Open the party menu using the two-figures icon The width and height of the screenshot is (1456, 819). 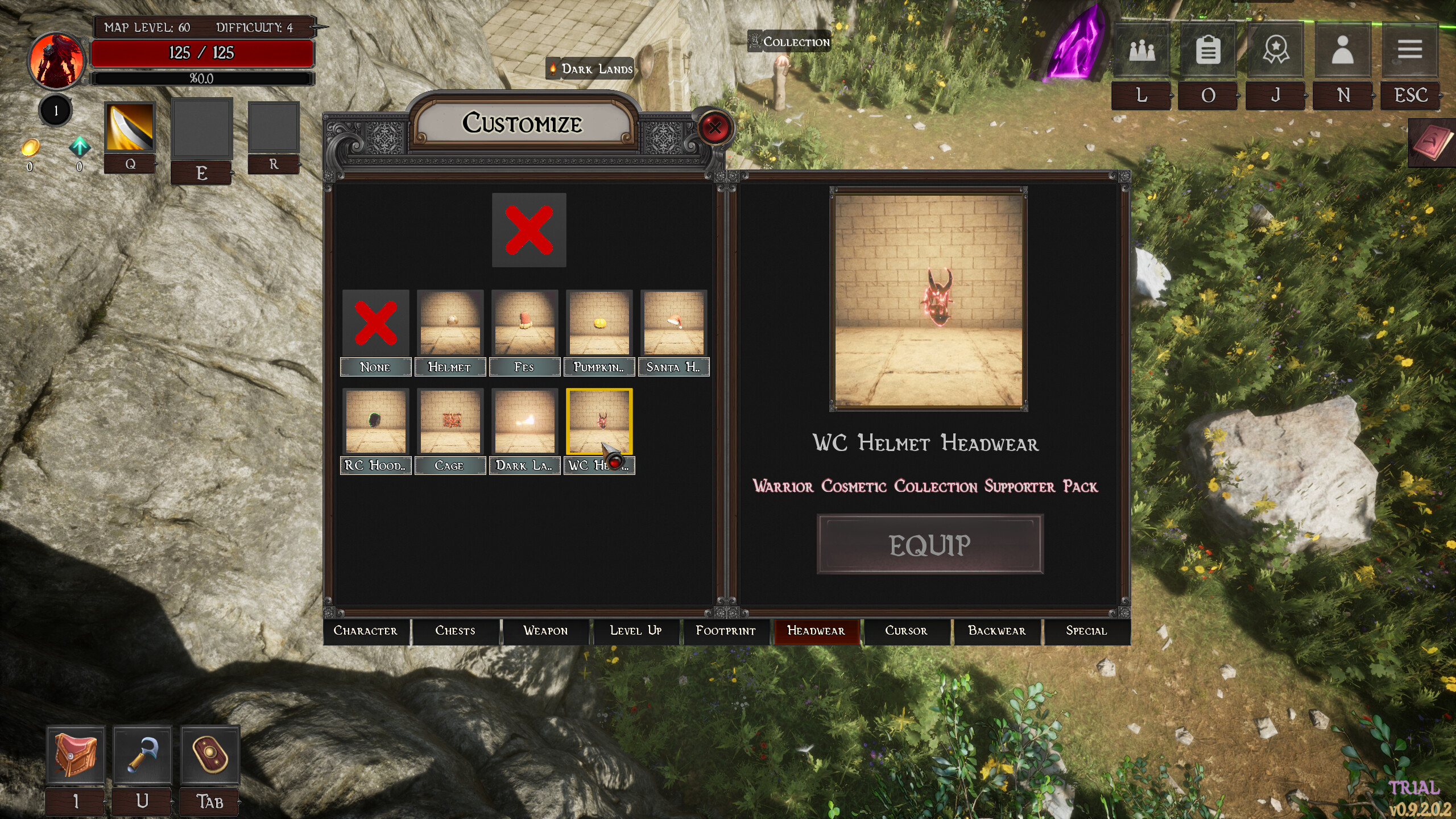click(1142, 50)
